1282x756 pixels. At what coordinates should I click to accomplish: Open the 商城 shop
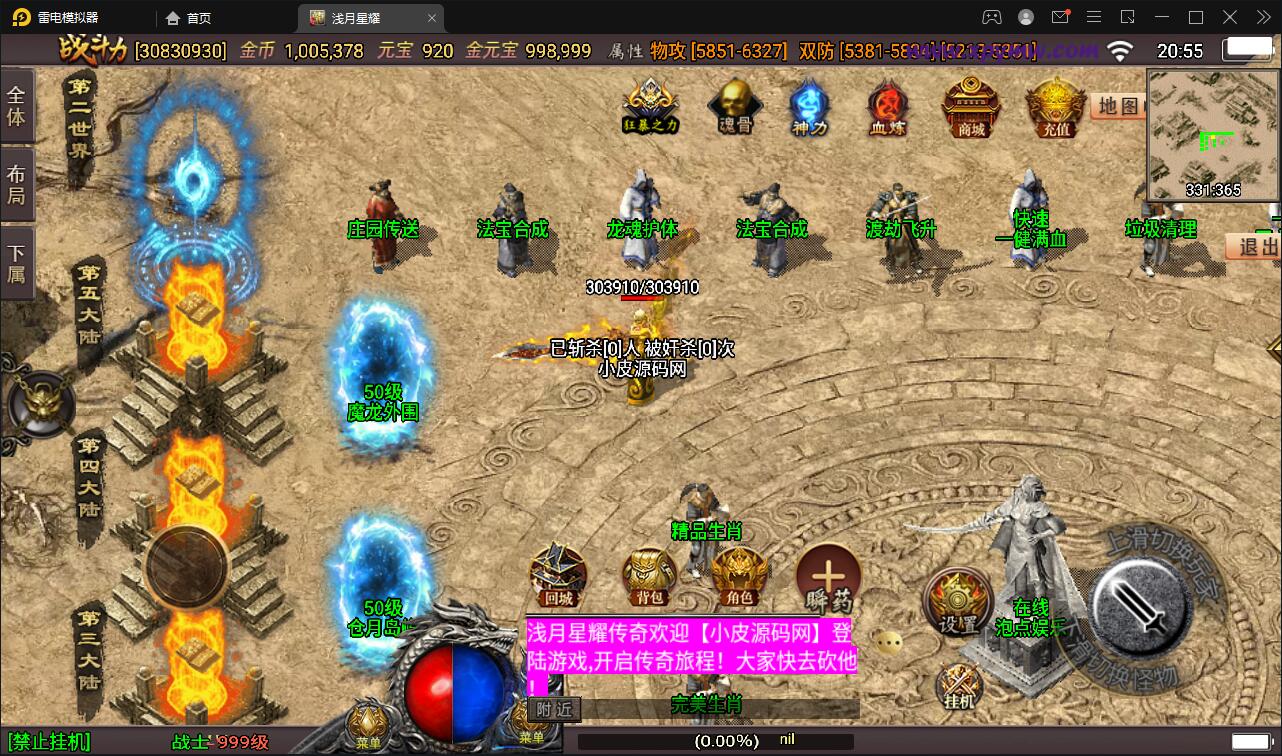pyautogui.click(x=971, y=106)
